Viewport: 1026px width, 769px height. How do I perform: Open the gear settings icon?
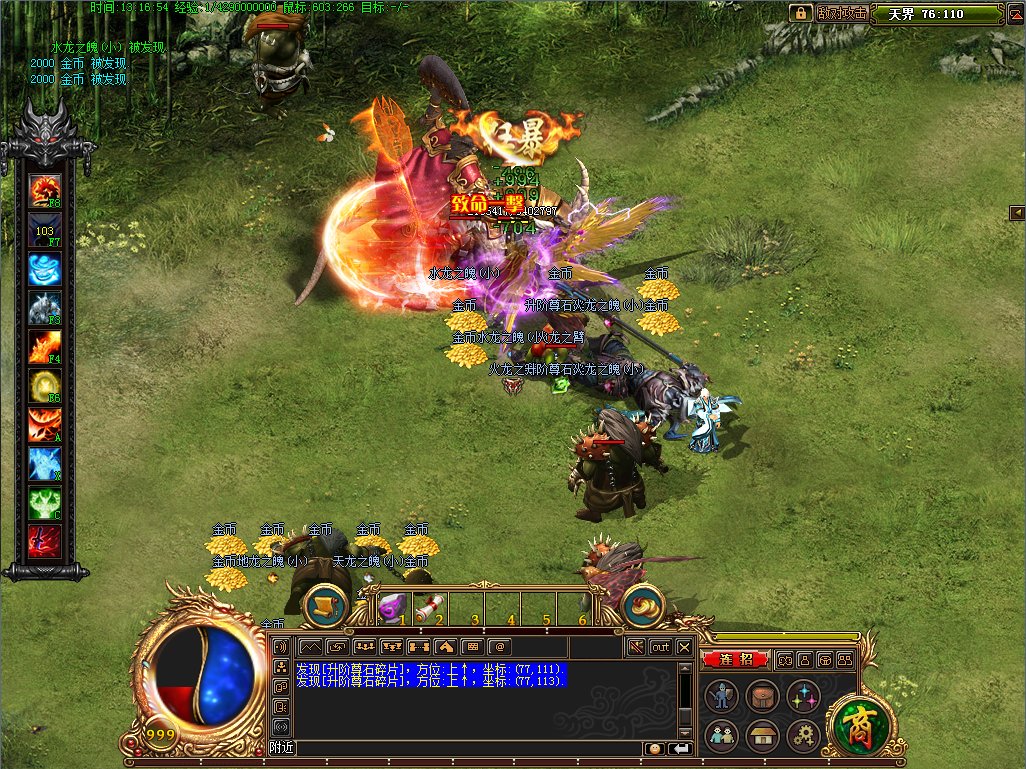[803, 737]
